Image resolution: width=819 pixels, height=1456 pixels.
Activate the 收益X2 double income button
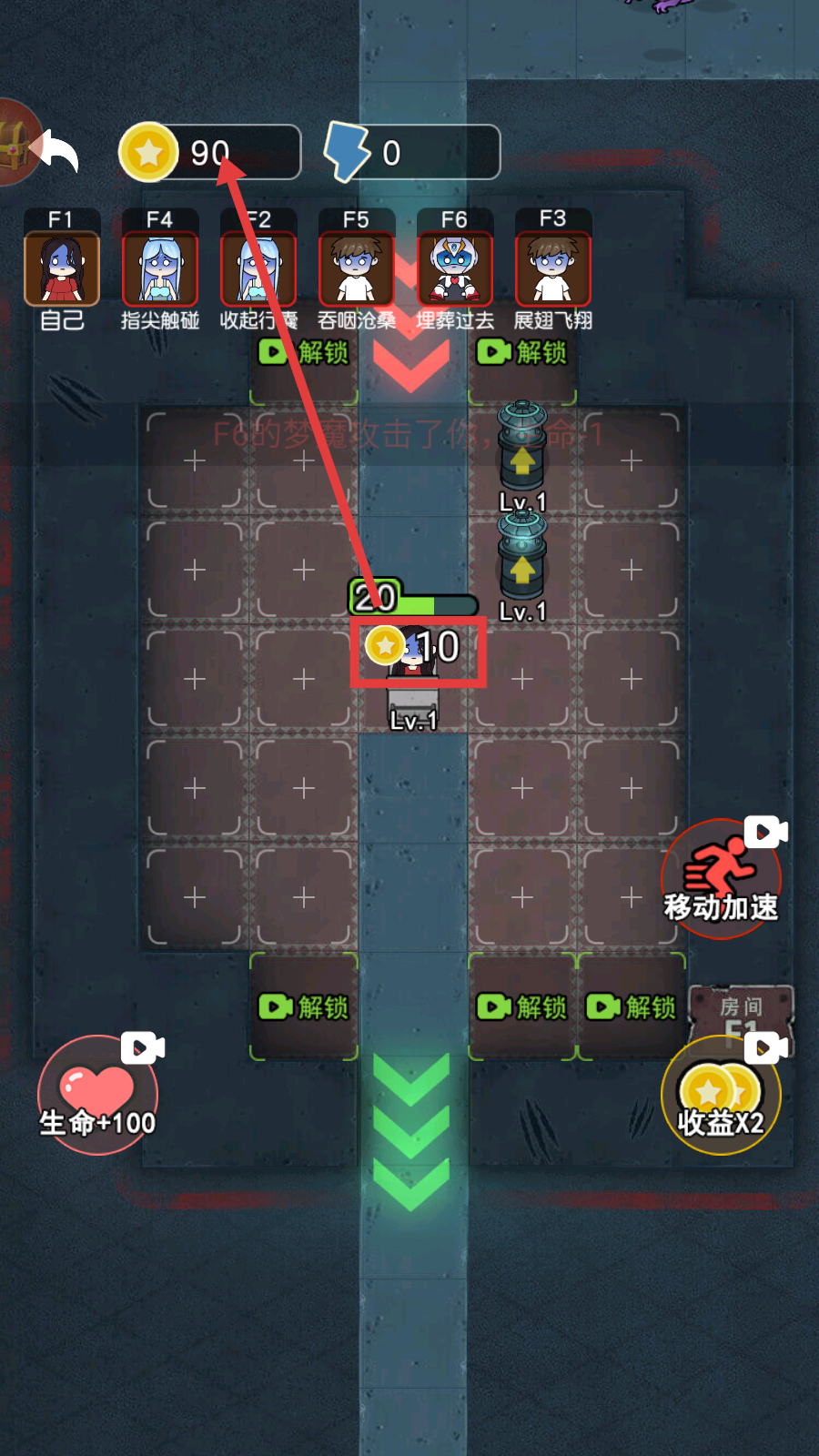point(721,1095)
